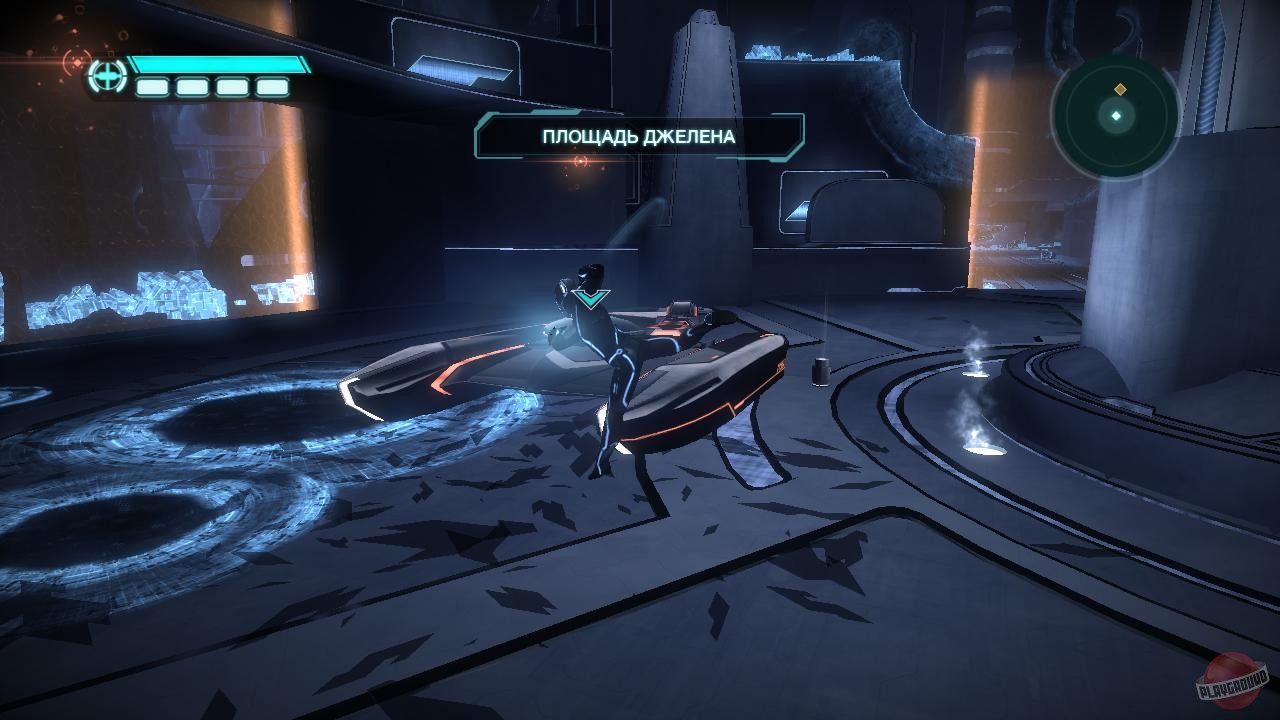Image resolution: width=1280 pixels, height=720 pixels.
Task: Click the white player marker inside the minimap
Action: (1116, 116)
